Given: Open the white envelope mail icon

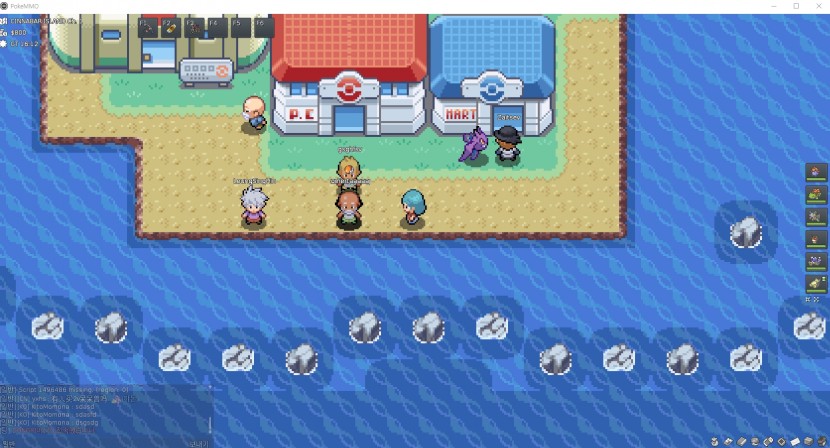Looking at the screenshot, I should pos(795,441).
